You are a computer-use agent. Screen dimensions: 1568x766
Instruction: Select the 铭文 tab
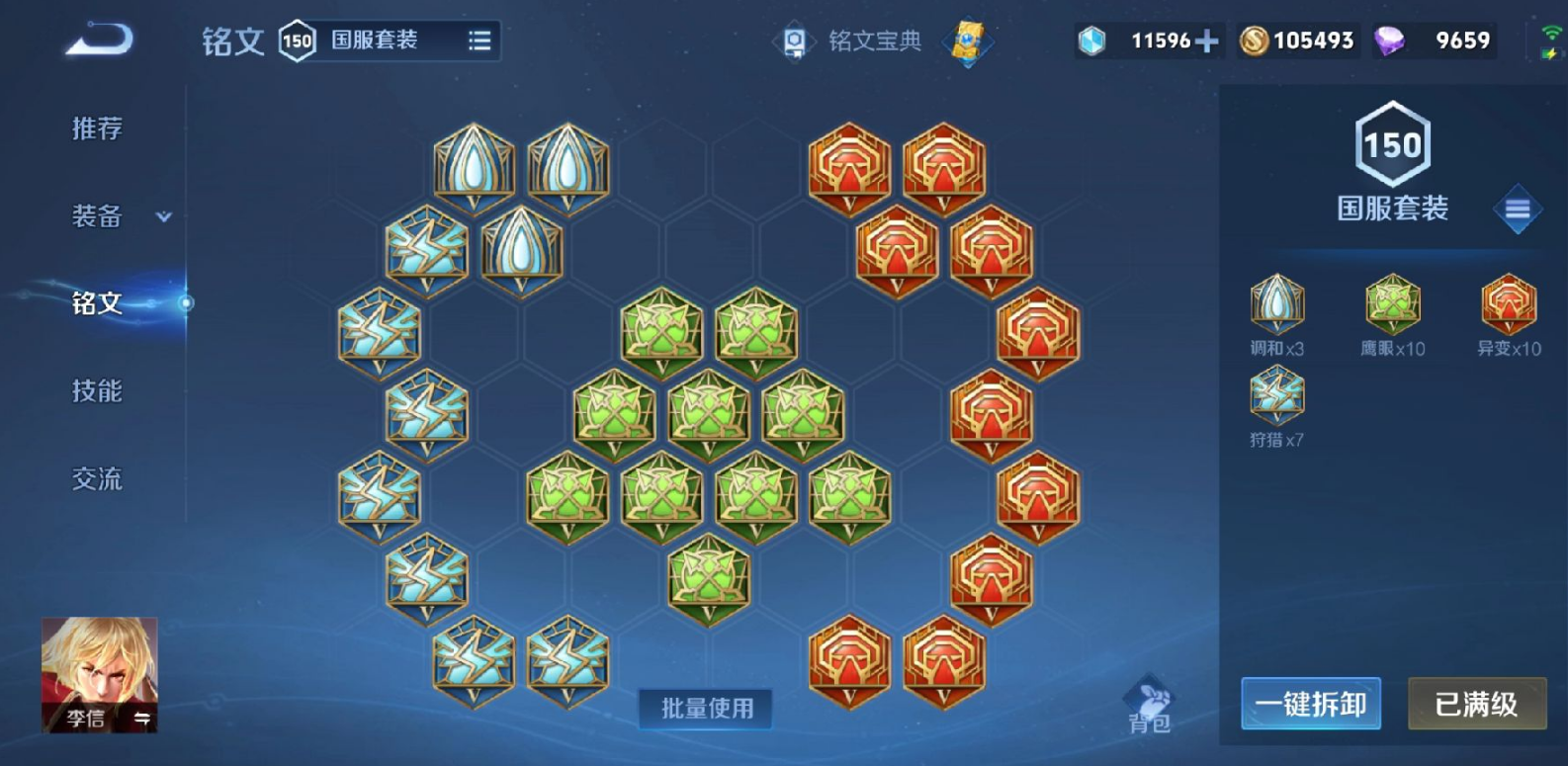click(97, 303)
